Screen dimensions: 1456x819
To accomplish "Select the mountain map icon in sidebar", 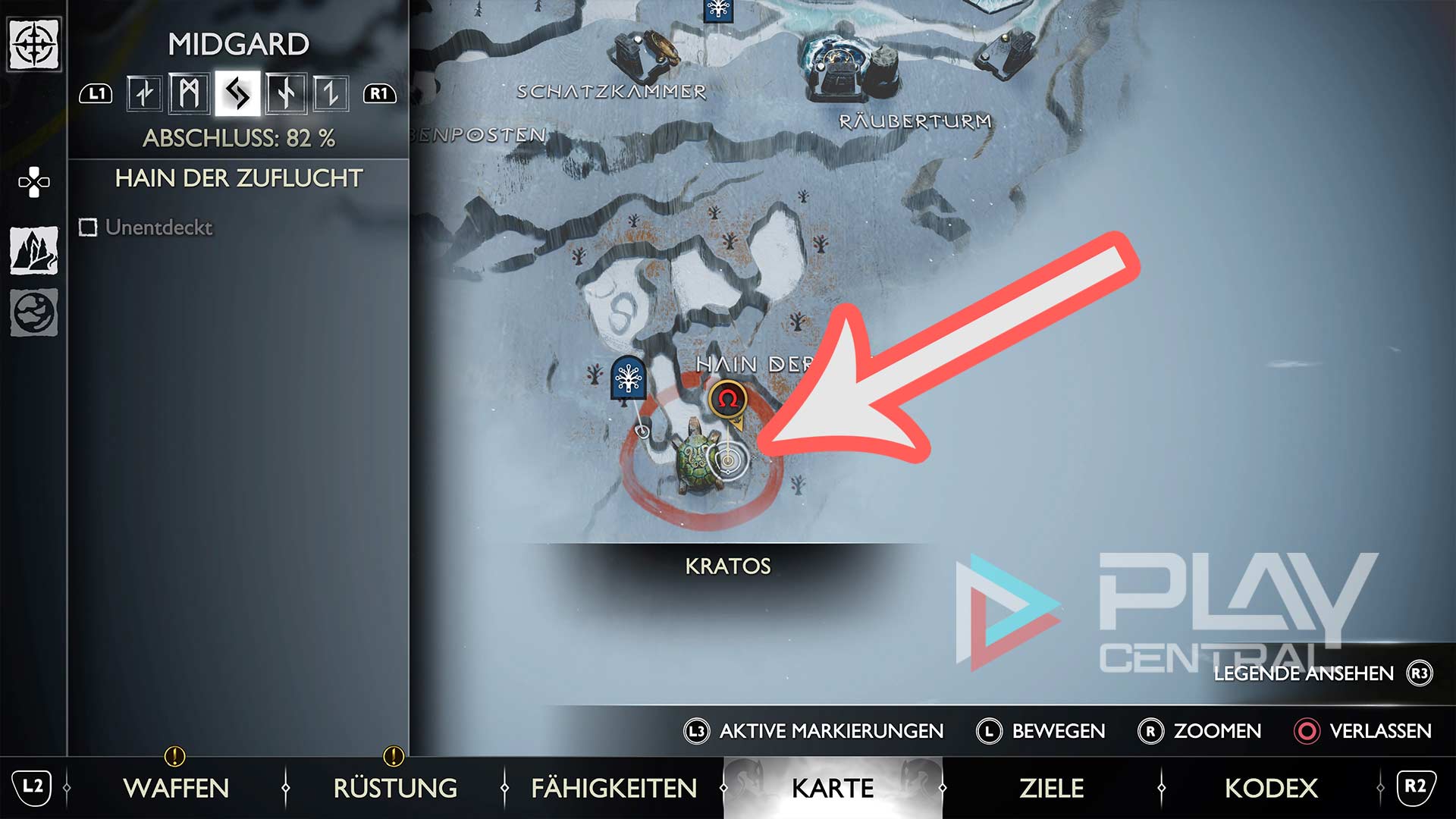I will [33, 250].
